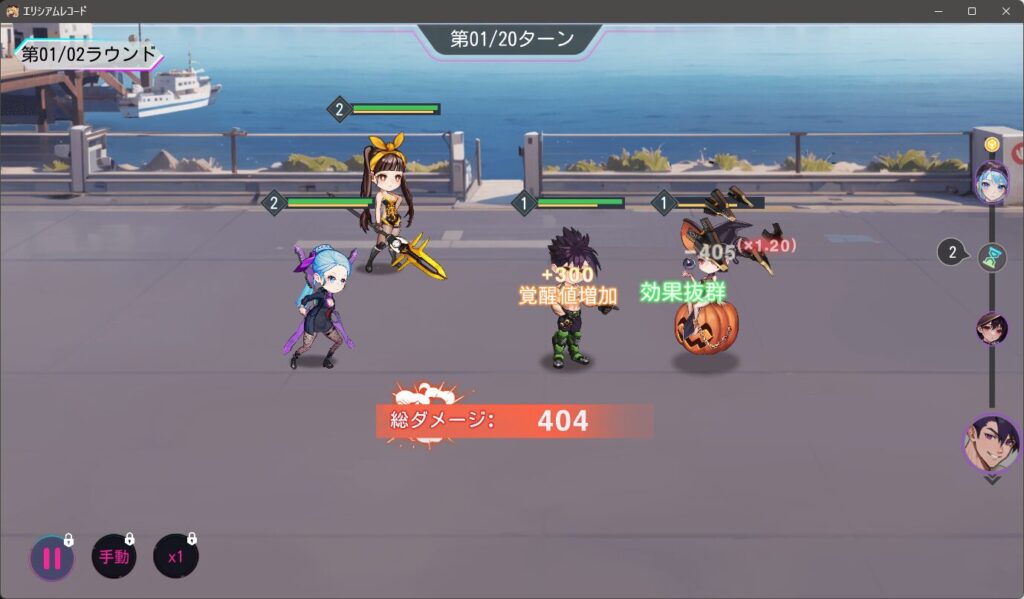The image size is (1024, 599).
Task: Maximize the game window
Action: pos(971,11)
